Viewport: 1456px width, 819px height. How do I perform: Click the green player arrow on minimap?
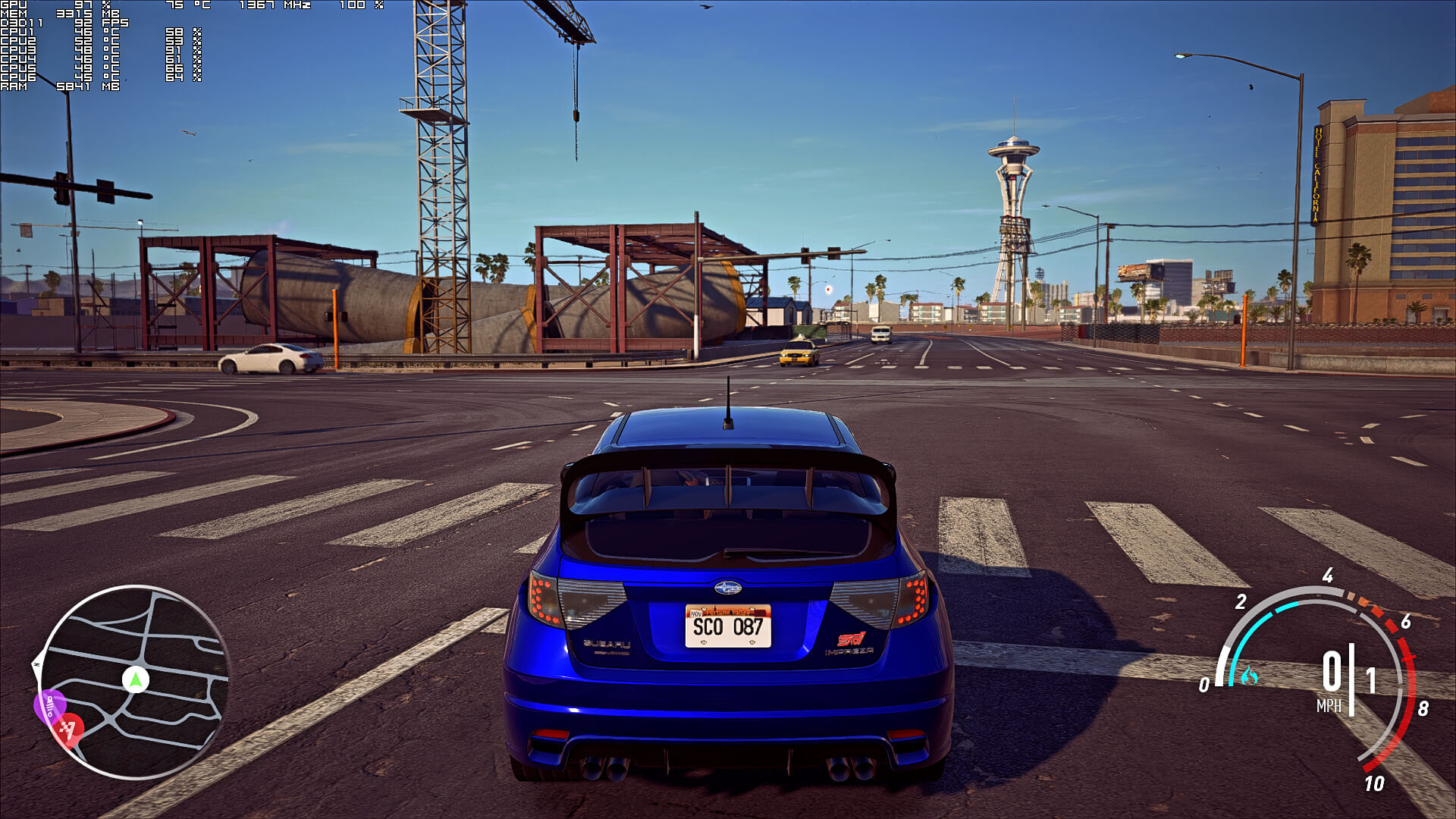[x=136, y=679]
